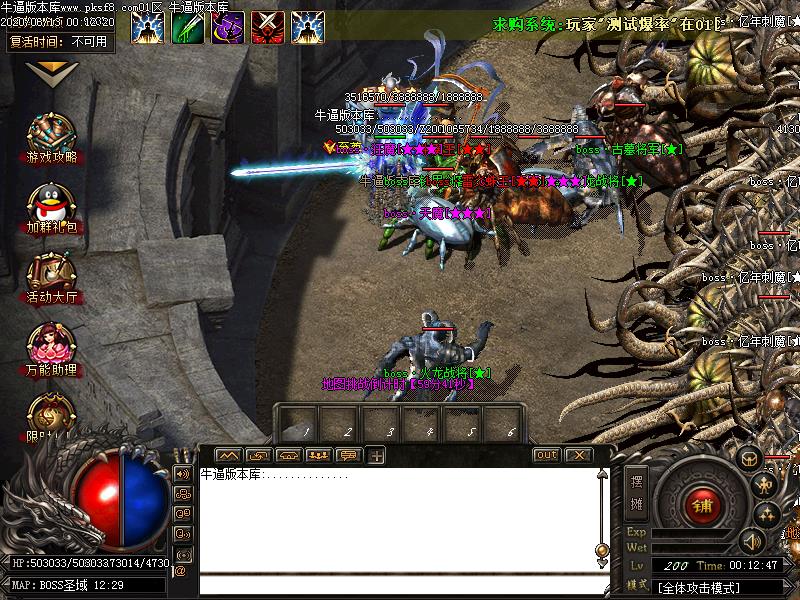Close the chat panel with the X button

[x=577, y=455]
